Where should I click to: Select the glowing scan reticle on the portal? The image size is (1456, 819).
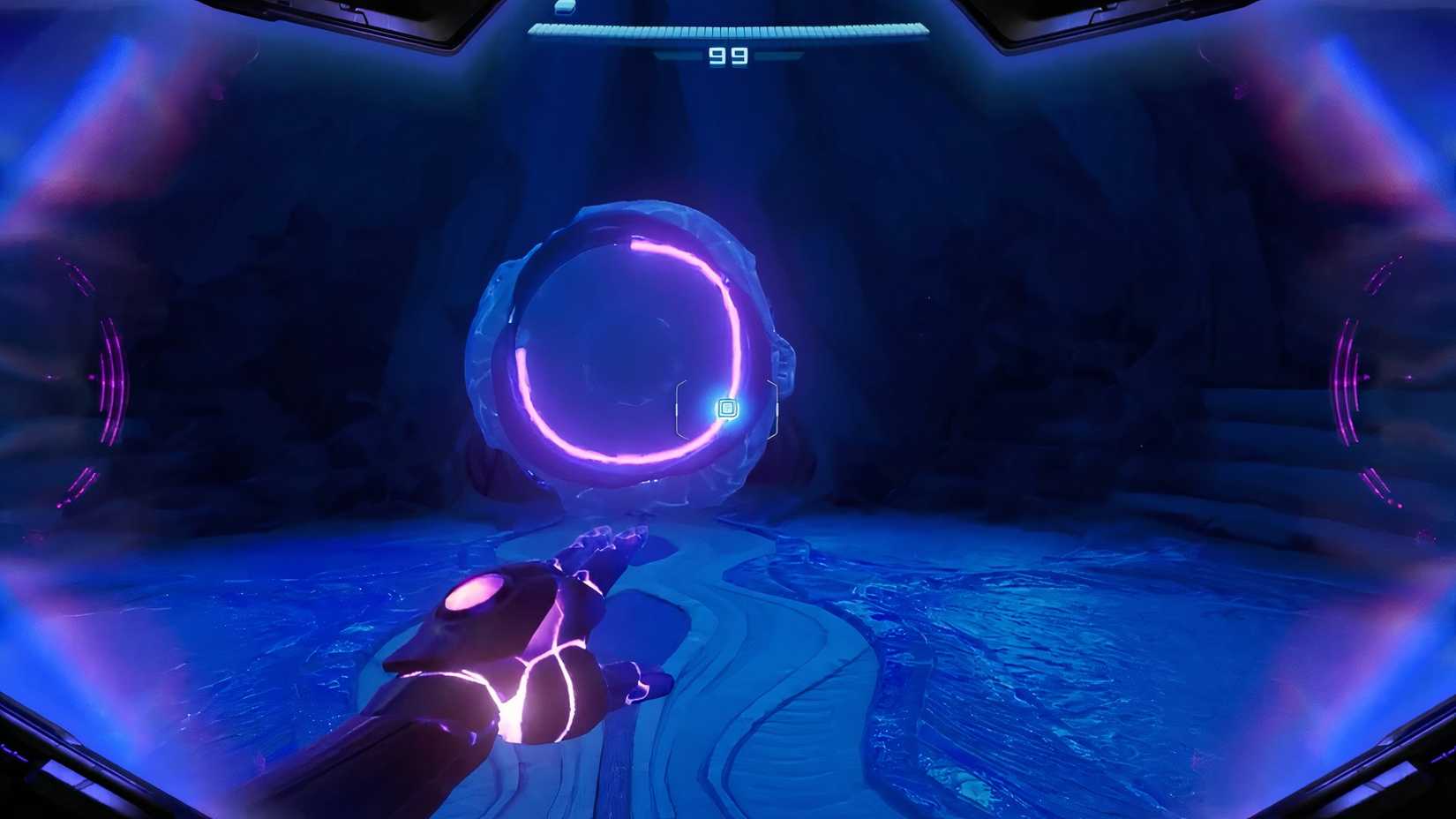tap(727, 408)
